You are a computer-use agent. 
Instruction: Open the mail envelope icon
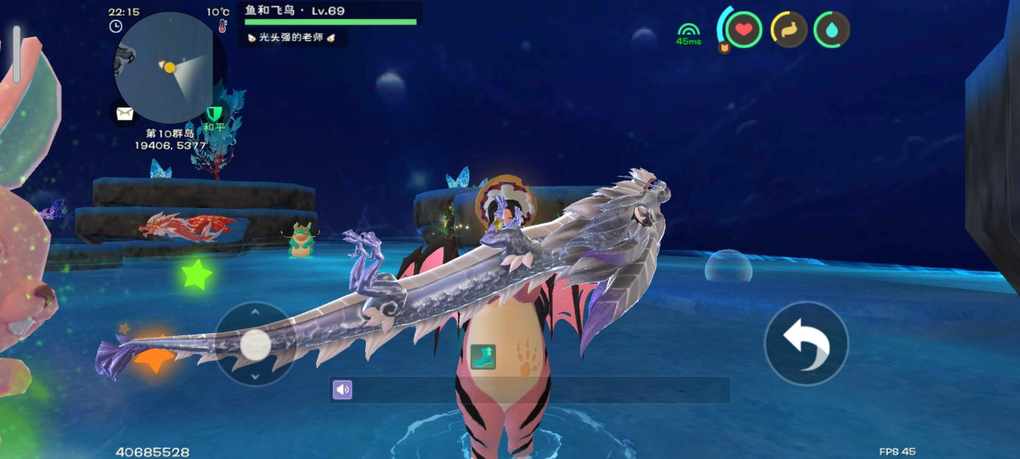(124, 114)
